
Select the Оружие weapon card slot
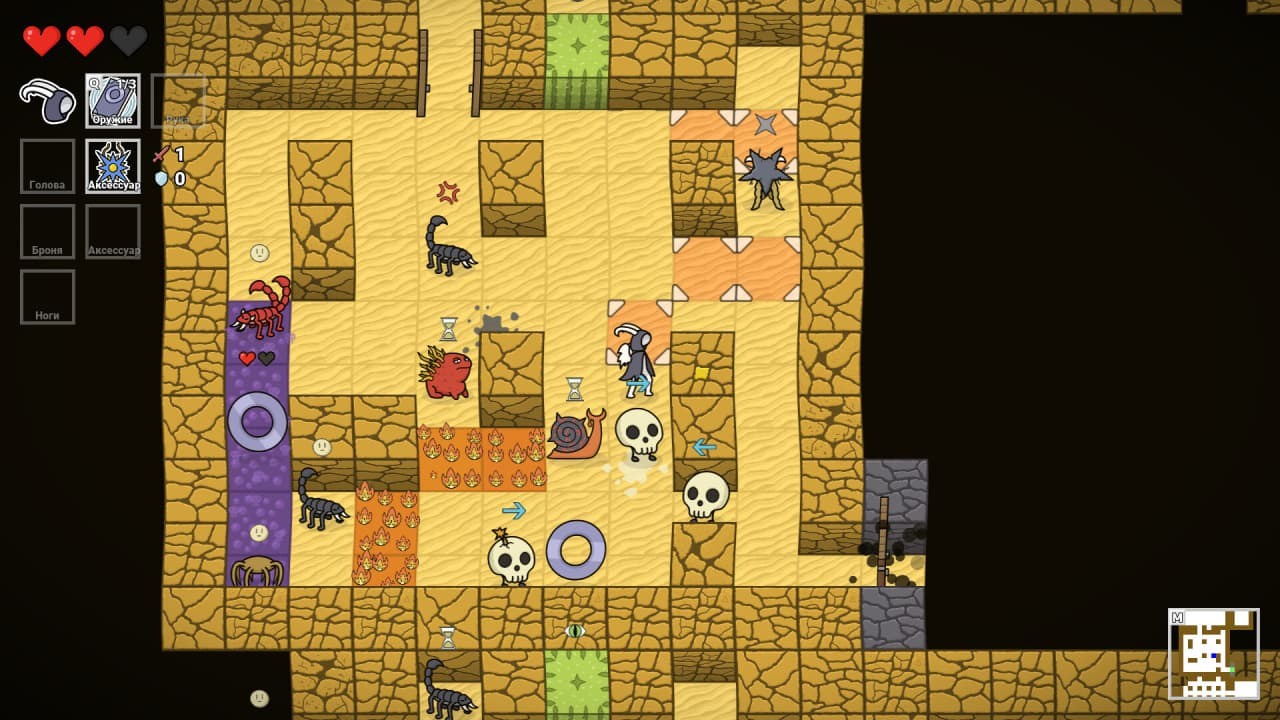(113, 98)
